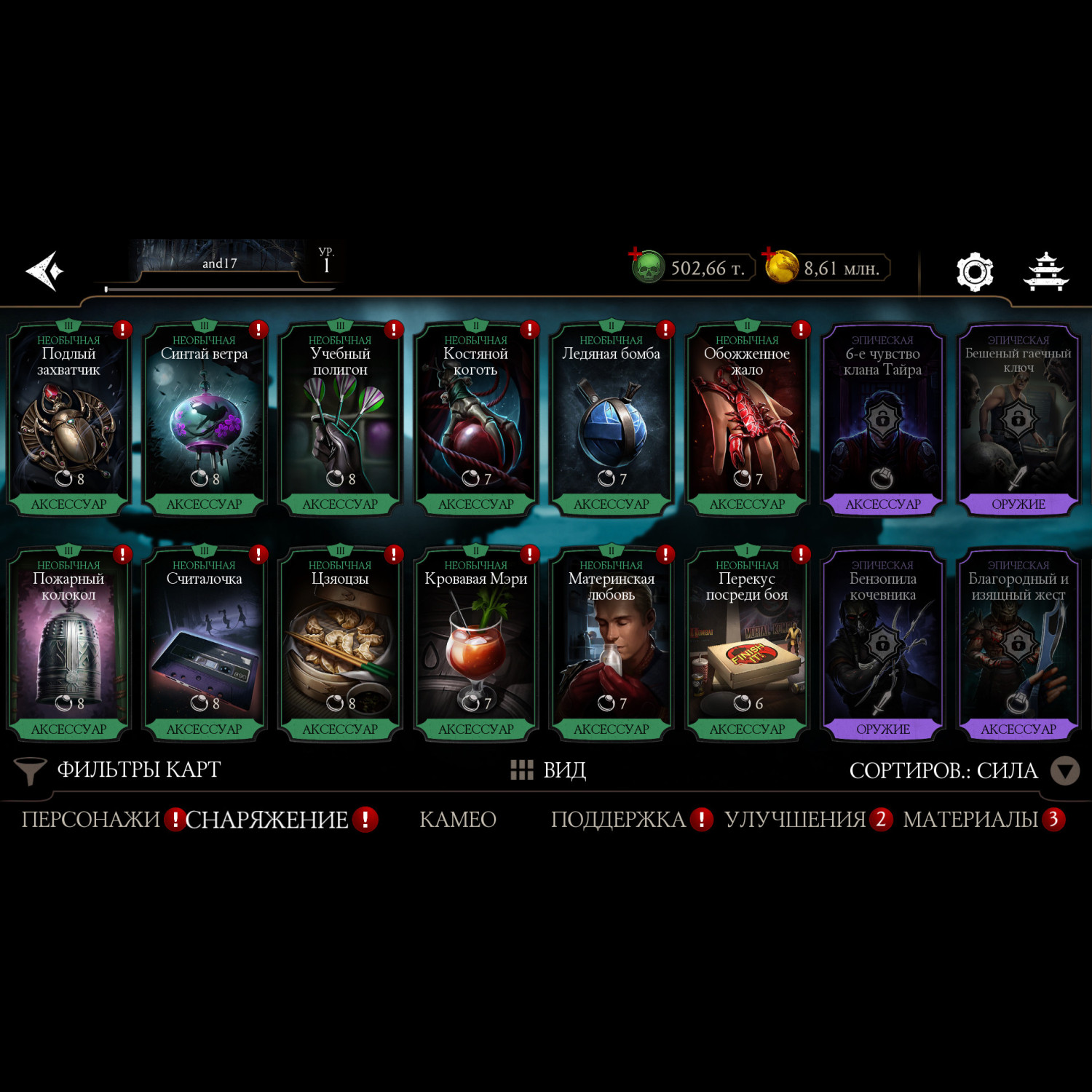This screenshot has height=1092, width=1092.
Task: Change the card Вид layout
Action: pyautogui.click(x=549, y=770)
